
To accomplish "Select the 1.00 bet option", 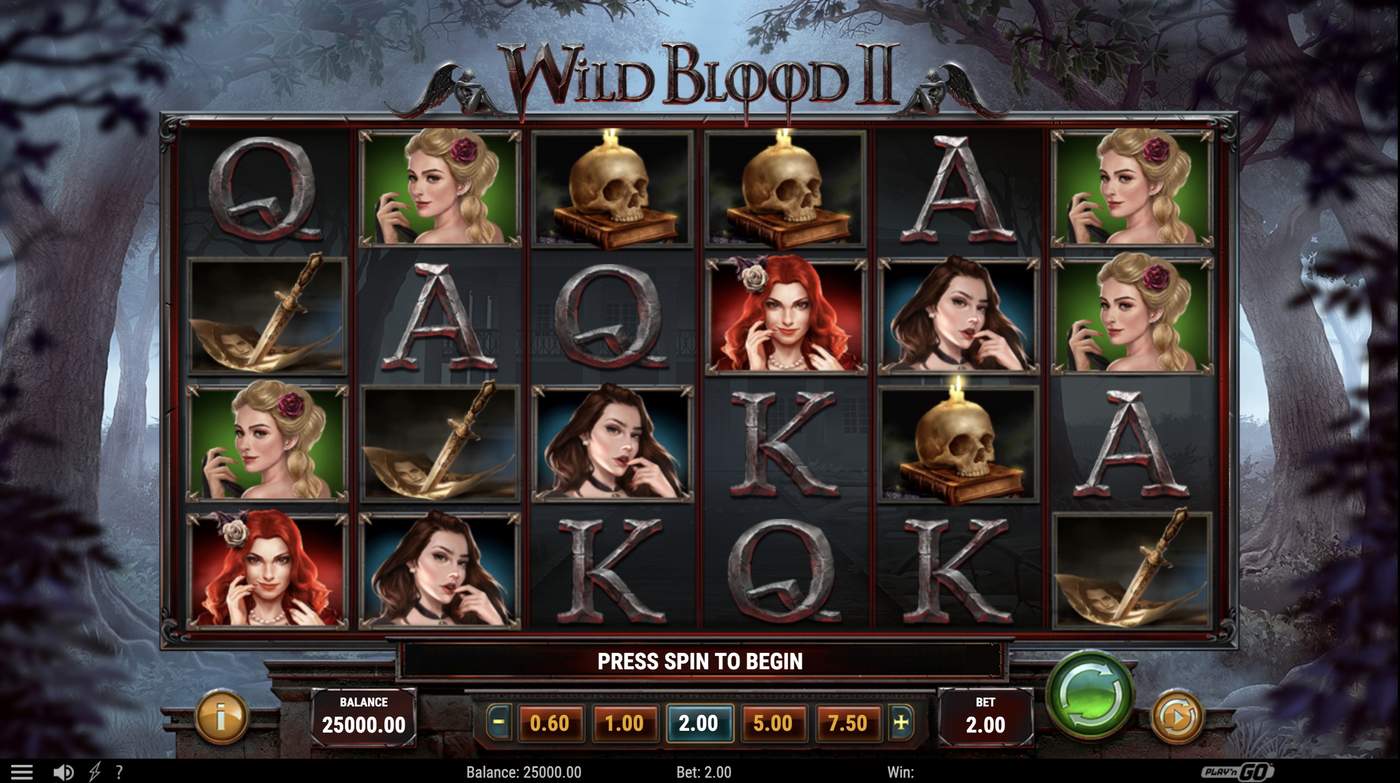I will point(624,720).
